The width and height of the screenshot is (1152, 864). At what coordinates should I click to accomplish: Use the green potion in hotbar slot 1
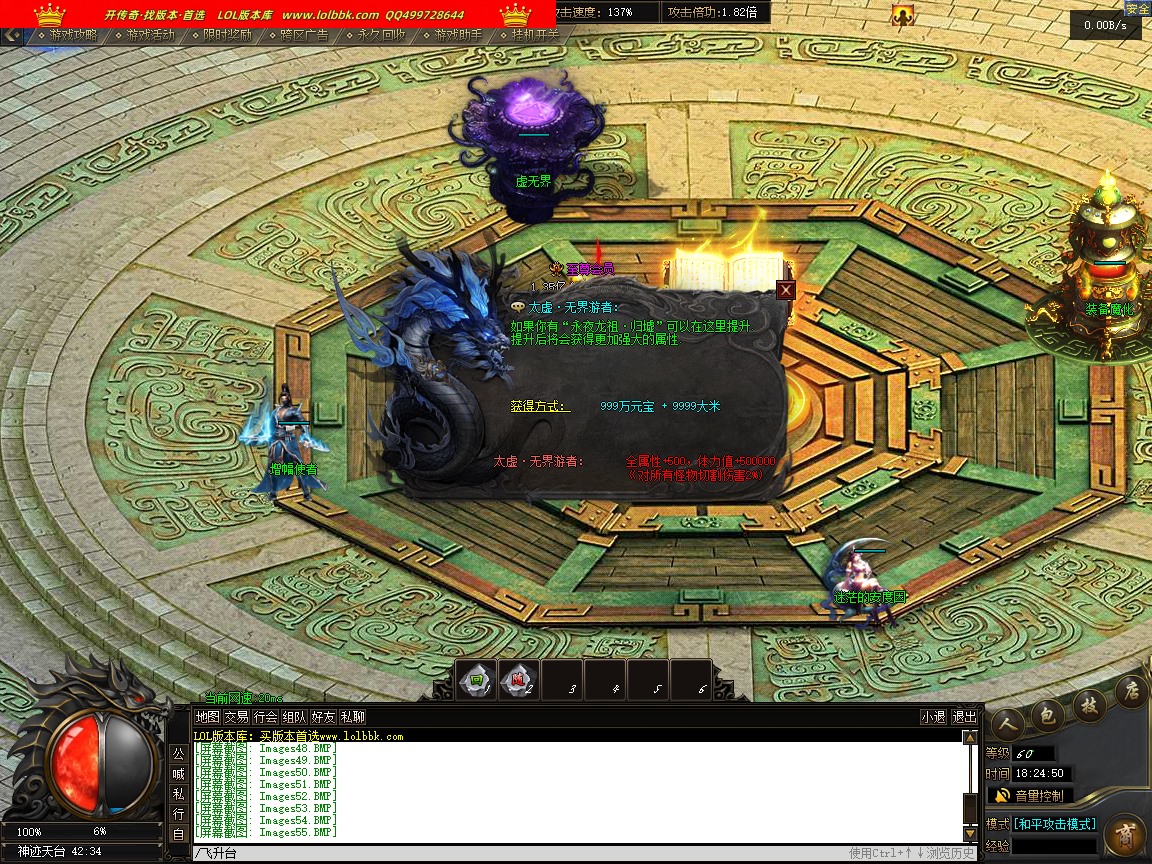pyautogui.click(x=477, y=681)
